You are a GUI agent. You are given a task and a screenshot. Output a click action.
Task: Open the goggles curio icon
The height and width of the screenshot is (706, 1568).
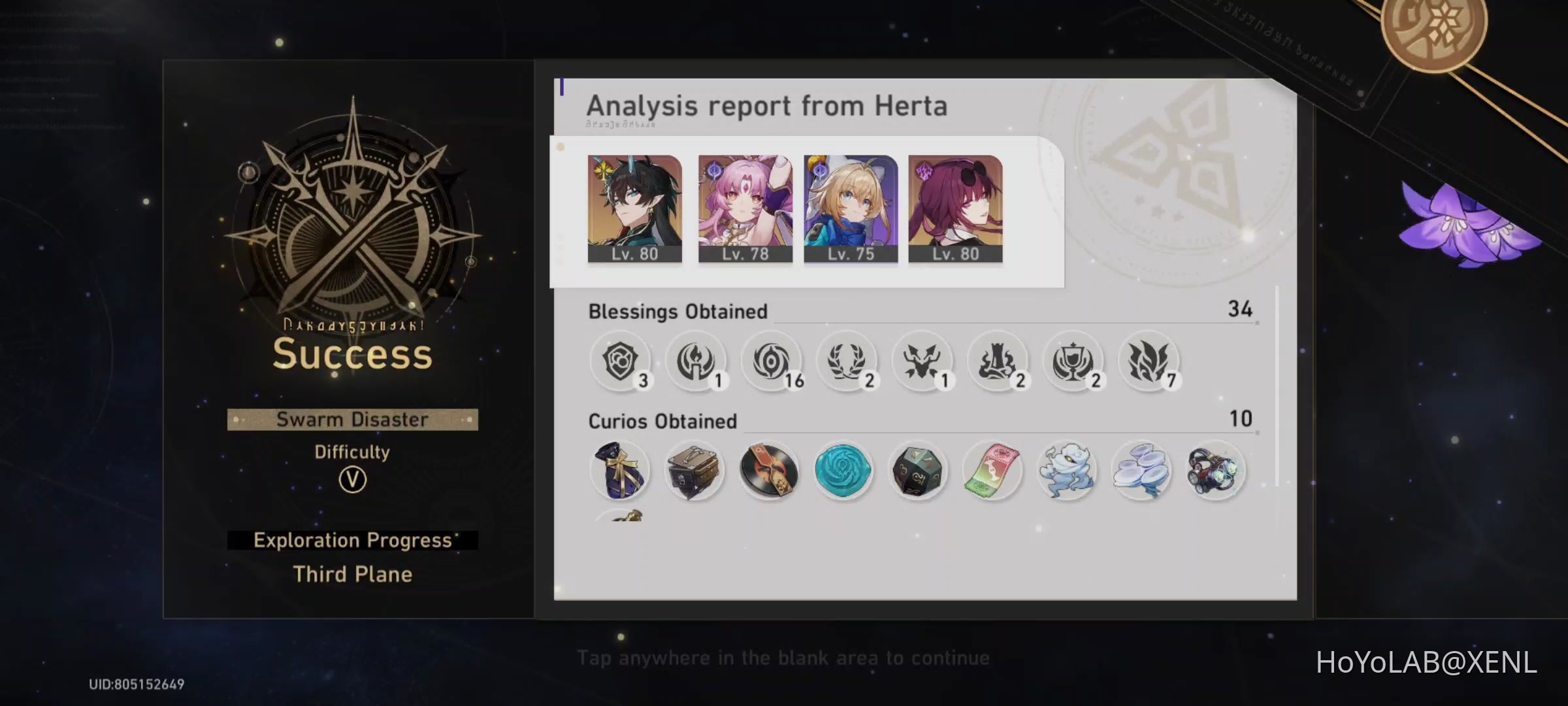pyautogui.click(x=1217, y=471)
